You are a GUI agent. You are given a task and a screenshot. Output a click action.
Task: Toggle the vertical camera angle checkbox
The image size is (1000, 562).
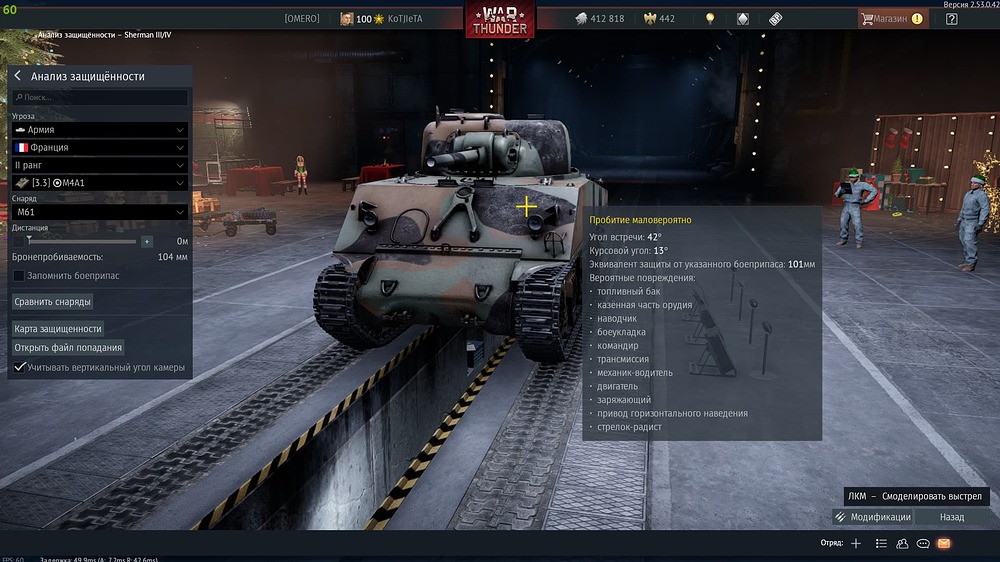[19, 367]
